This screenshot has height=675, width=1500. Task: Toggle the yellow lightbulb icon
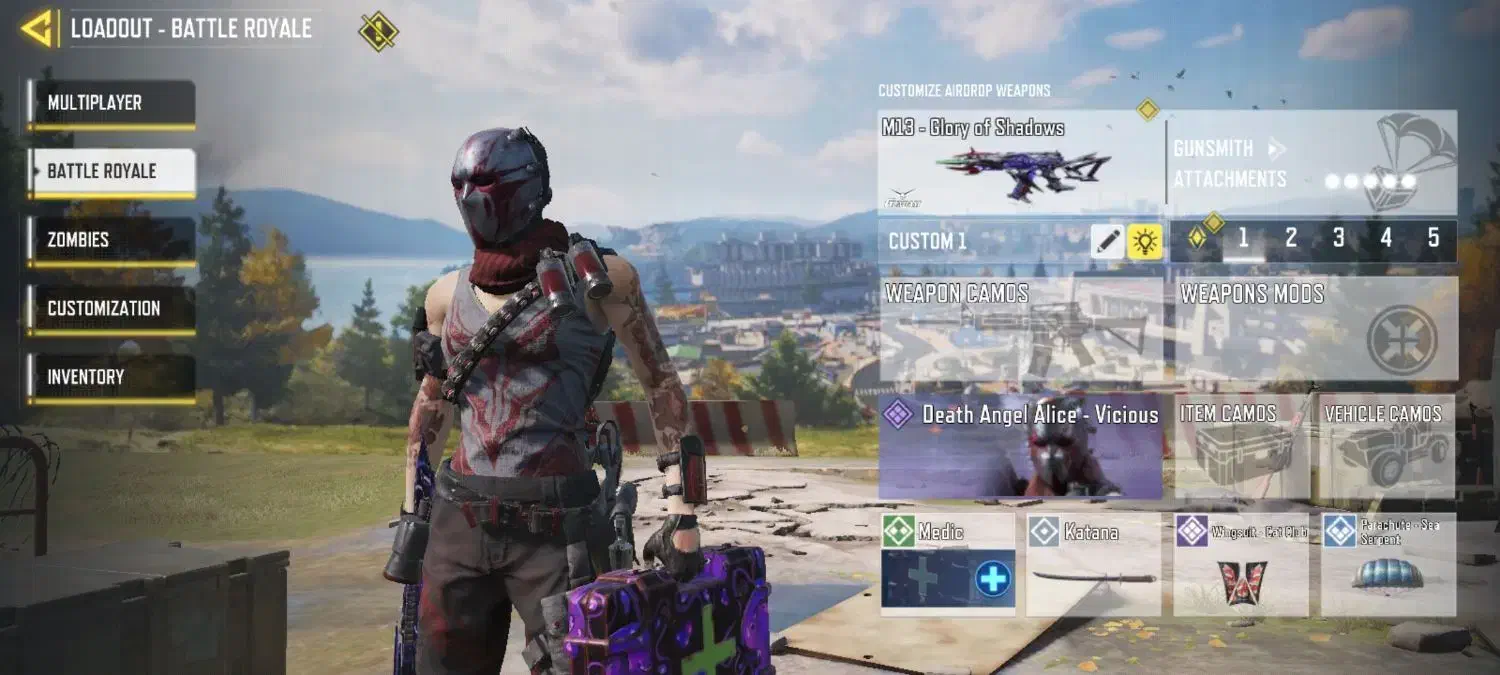[x=1145, y=241]
